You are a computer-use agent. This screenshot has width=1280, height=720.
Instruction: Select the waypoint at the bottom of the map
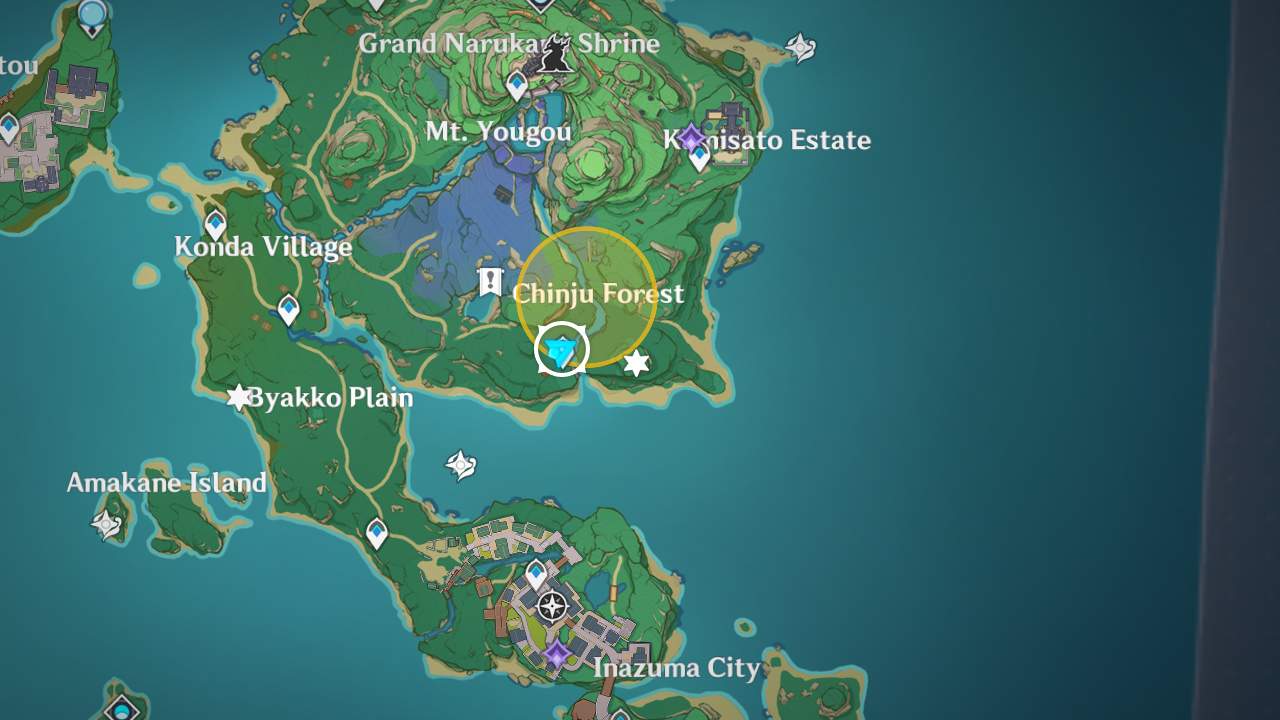pyautogui.click(x=622, y=714)
